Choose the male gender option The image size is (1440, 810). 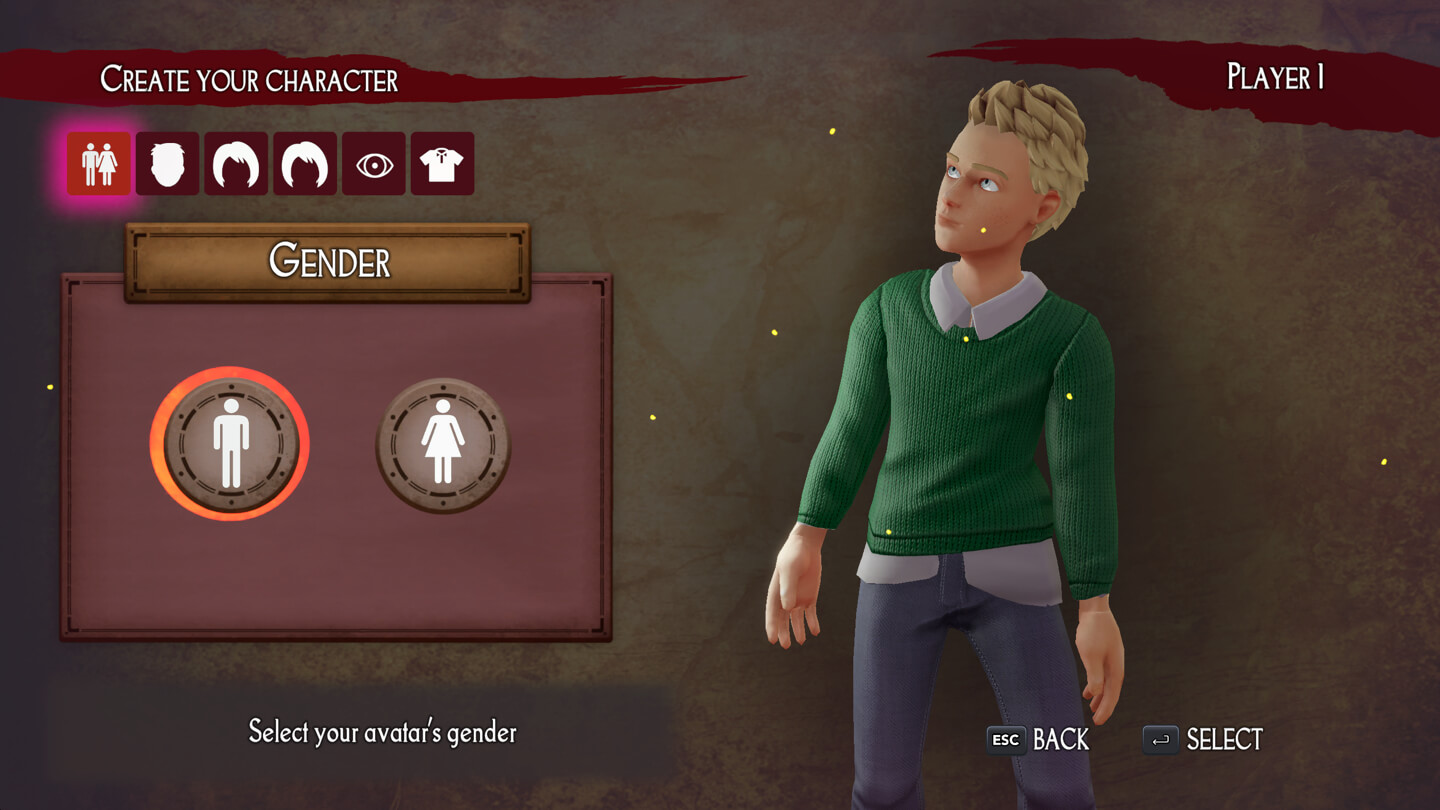230,444
